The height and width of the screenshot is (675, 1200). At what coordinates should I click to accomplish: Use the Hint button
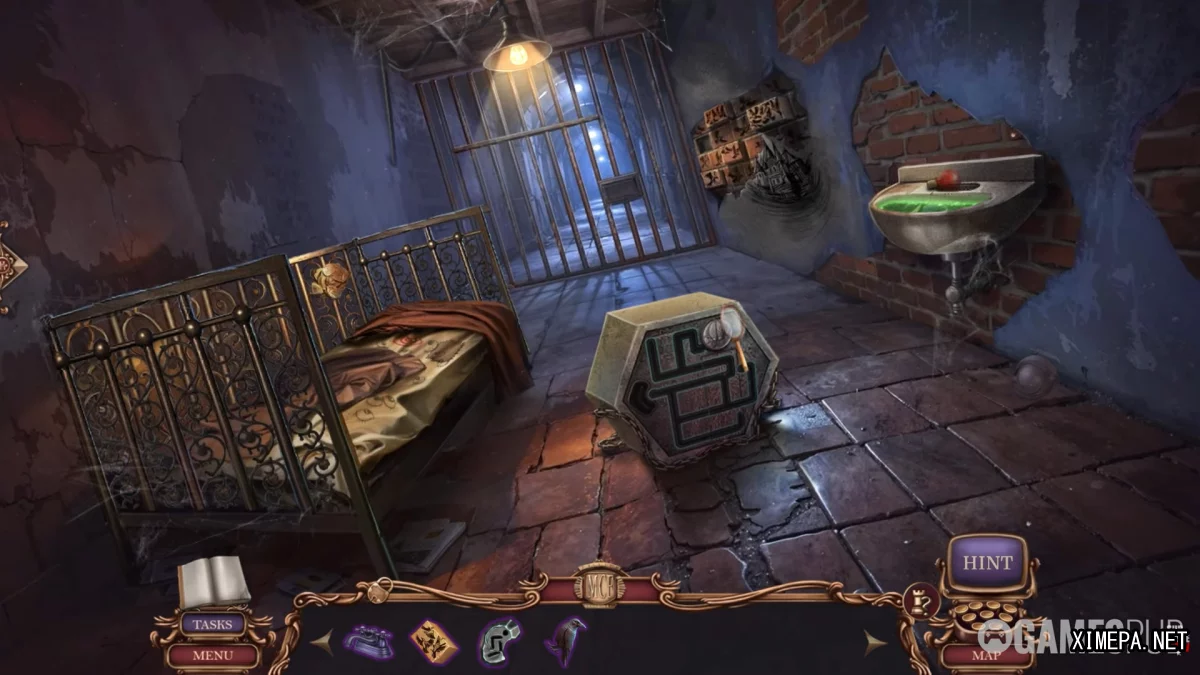(x=987, y=563)
